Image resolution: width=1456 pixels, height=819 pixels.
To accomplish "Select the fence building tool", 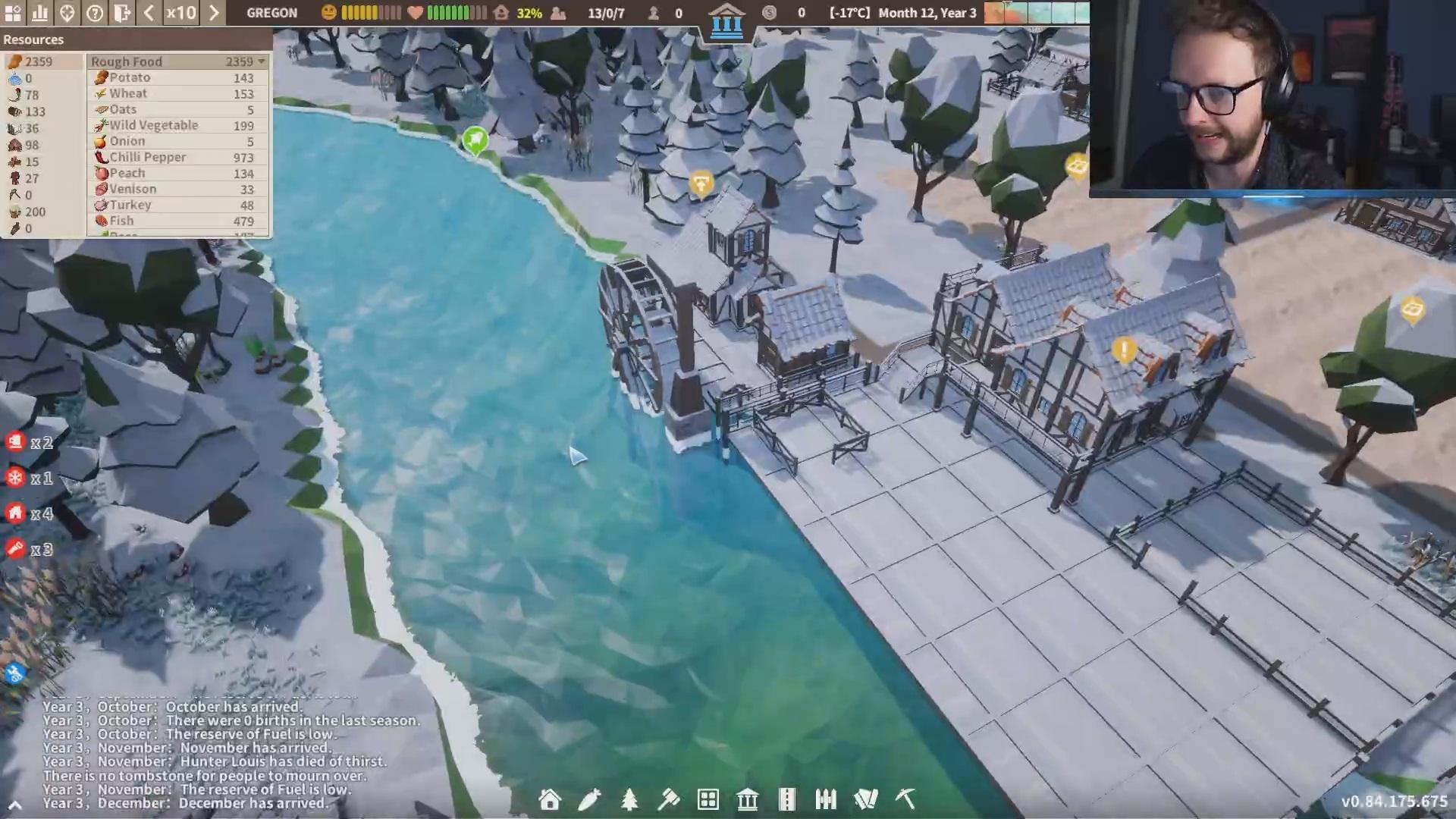I will 826,799.
